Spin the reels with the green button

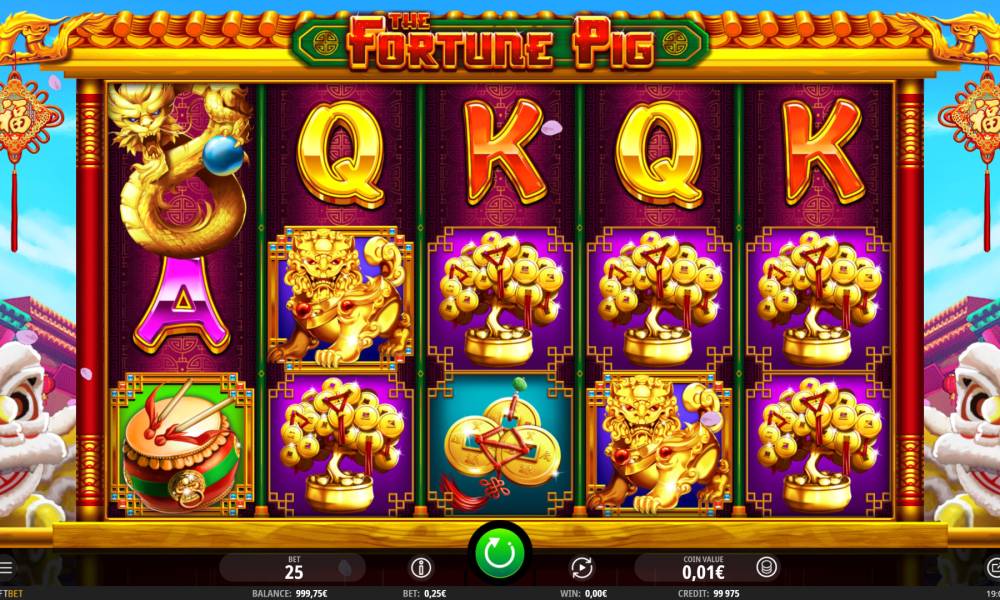click(x=500, y=551)
